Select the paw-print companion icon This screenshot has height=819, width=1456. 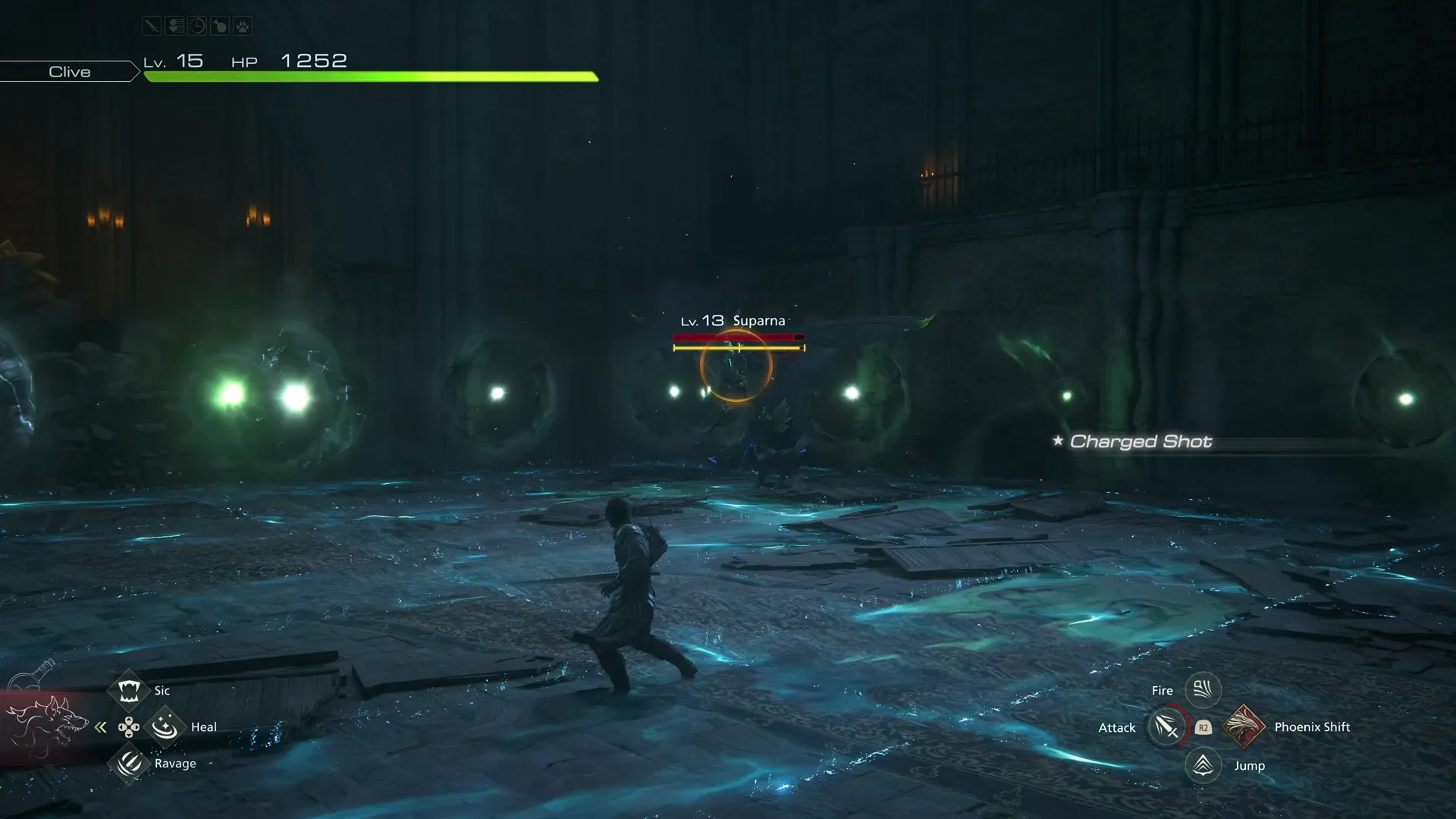pos(243,25)
